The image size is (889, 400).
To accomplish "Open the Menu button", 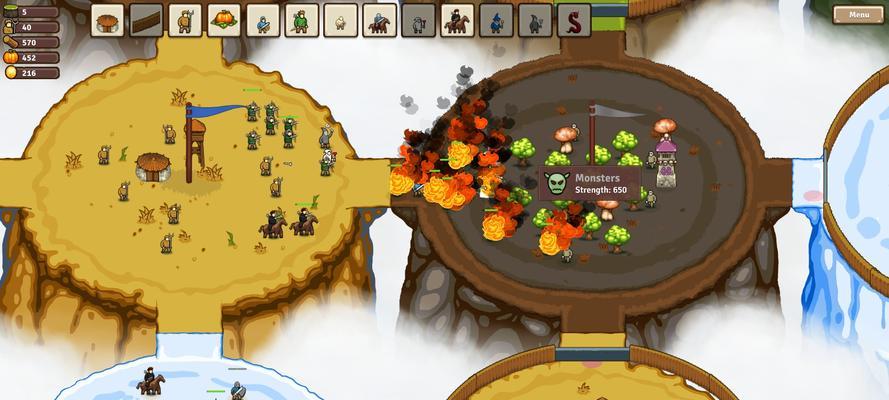I will (x=858, y=15).
